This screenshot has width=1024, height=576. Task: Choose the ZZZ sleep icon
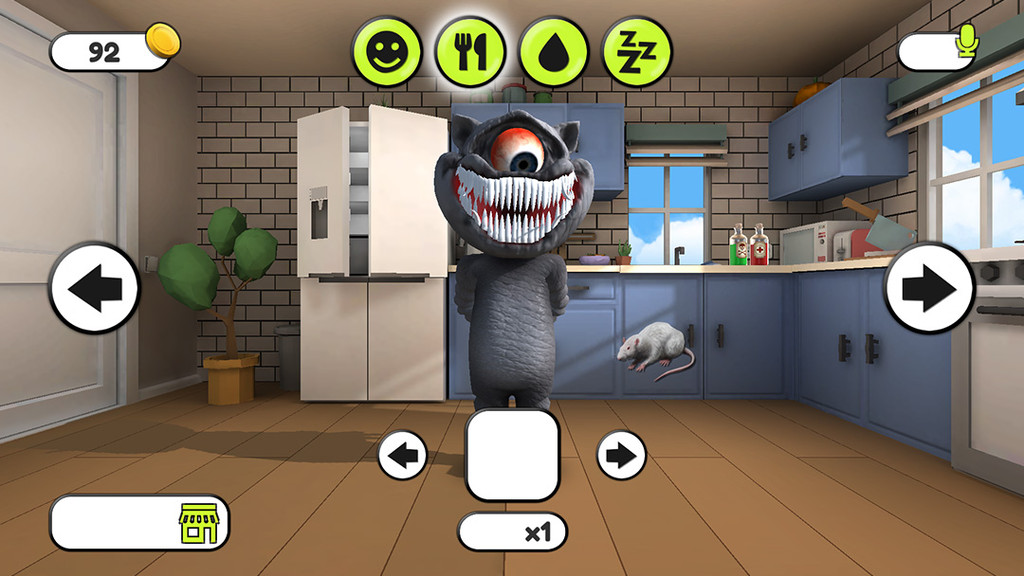637,52
